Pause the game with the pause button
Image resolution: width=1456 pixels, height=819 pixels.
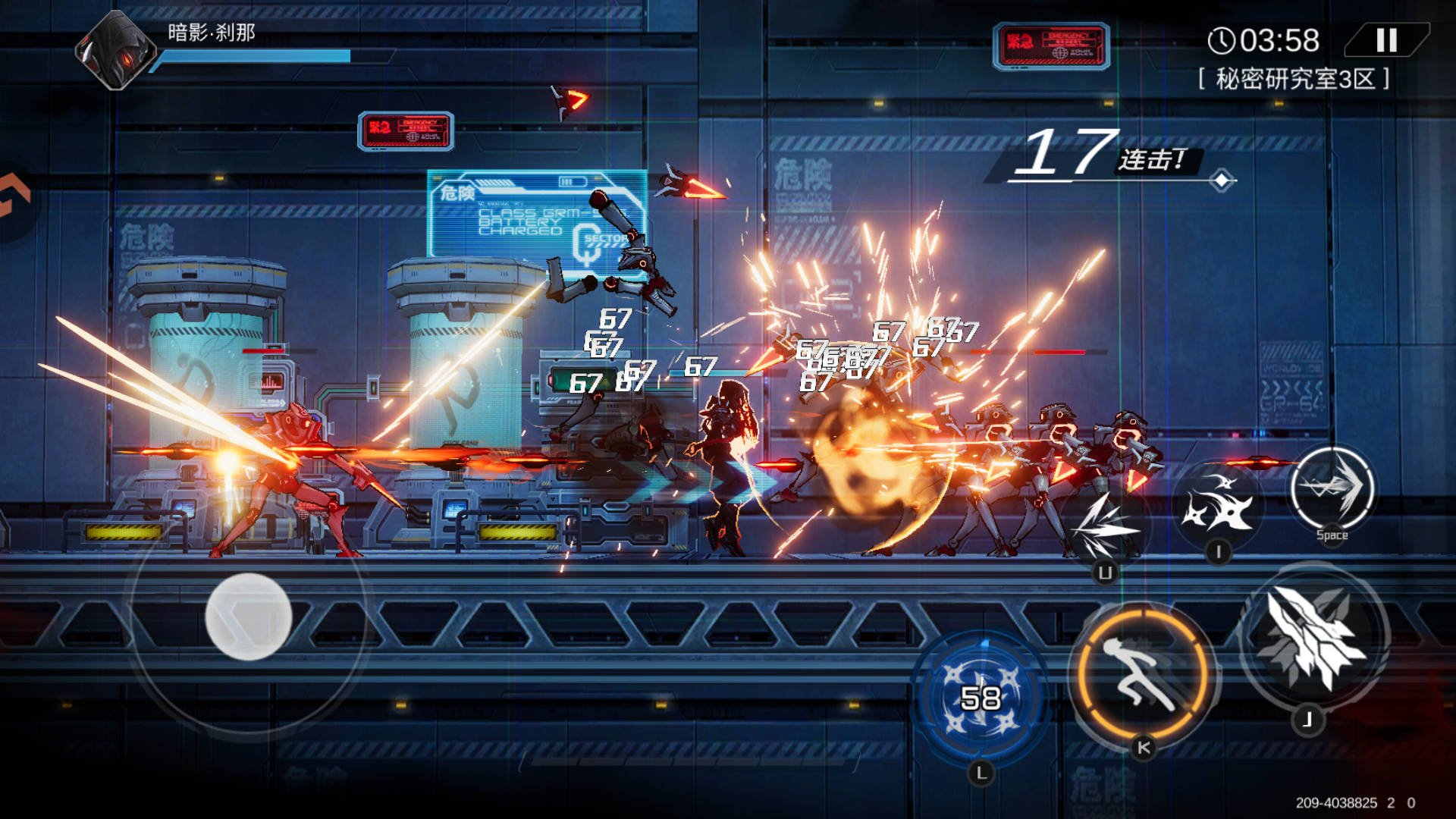point(1386,40)
